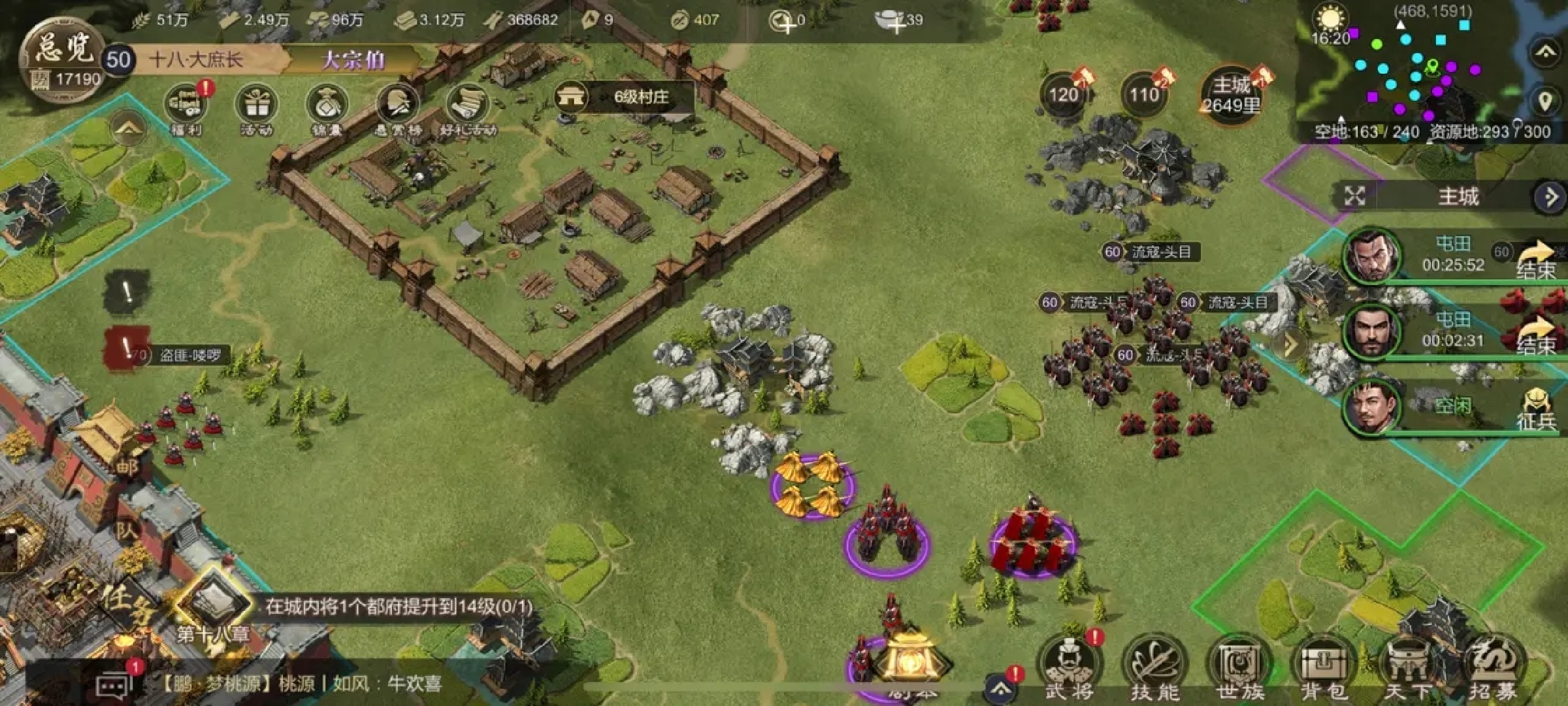Click 征兵 for the idle general
Viewport: 1568px width, 706px height.
[1537, 409]
